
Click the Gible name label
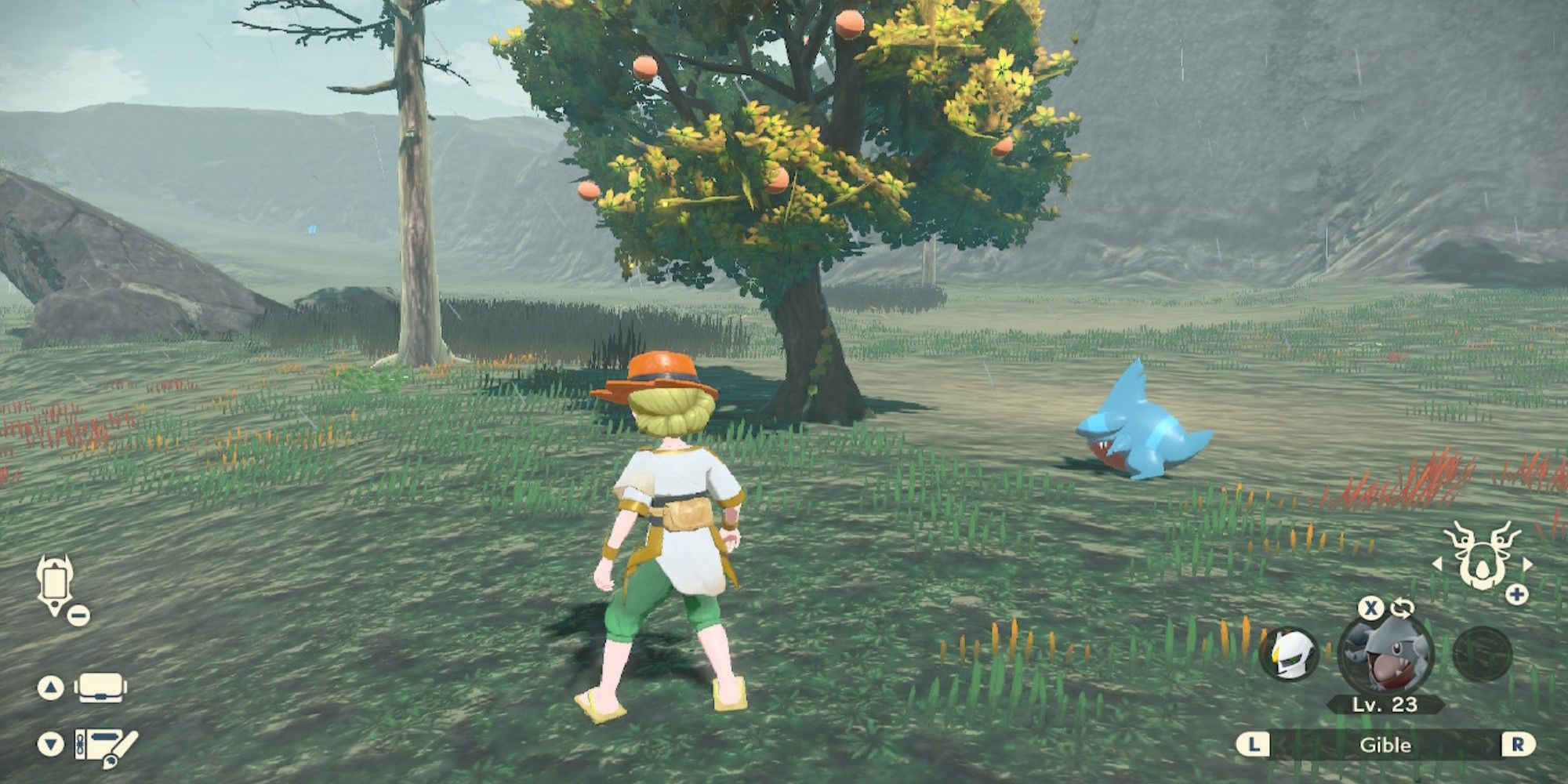point(1385,745)
